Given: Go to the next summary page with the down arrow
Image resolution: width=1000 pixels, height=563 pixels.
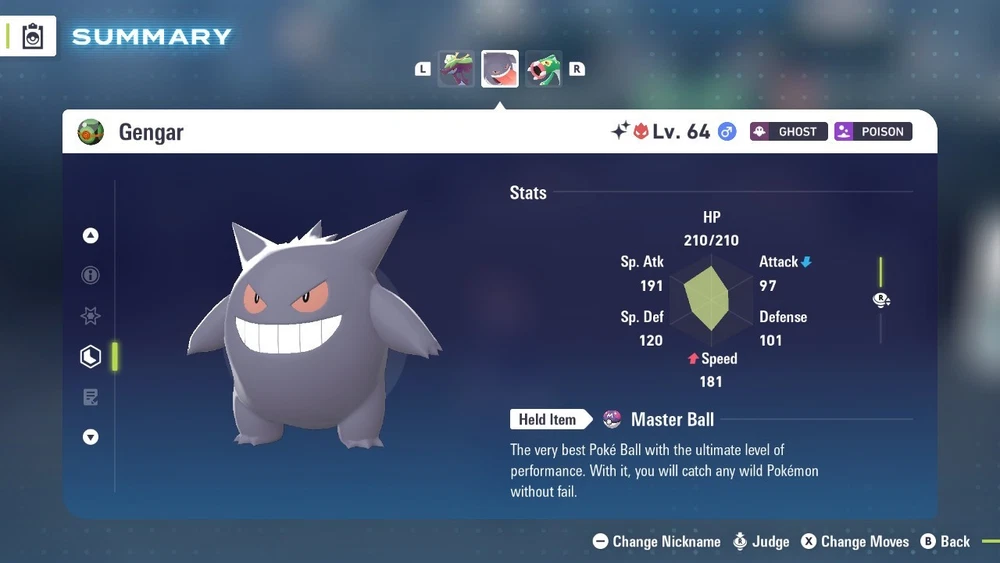Looking at the screenshot, I should tap(91, 437).
